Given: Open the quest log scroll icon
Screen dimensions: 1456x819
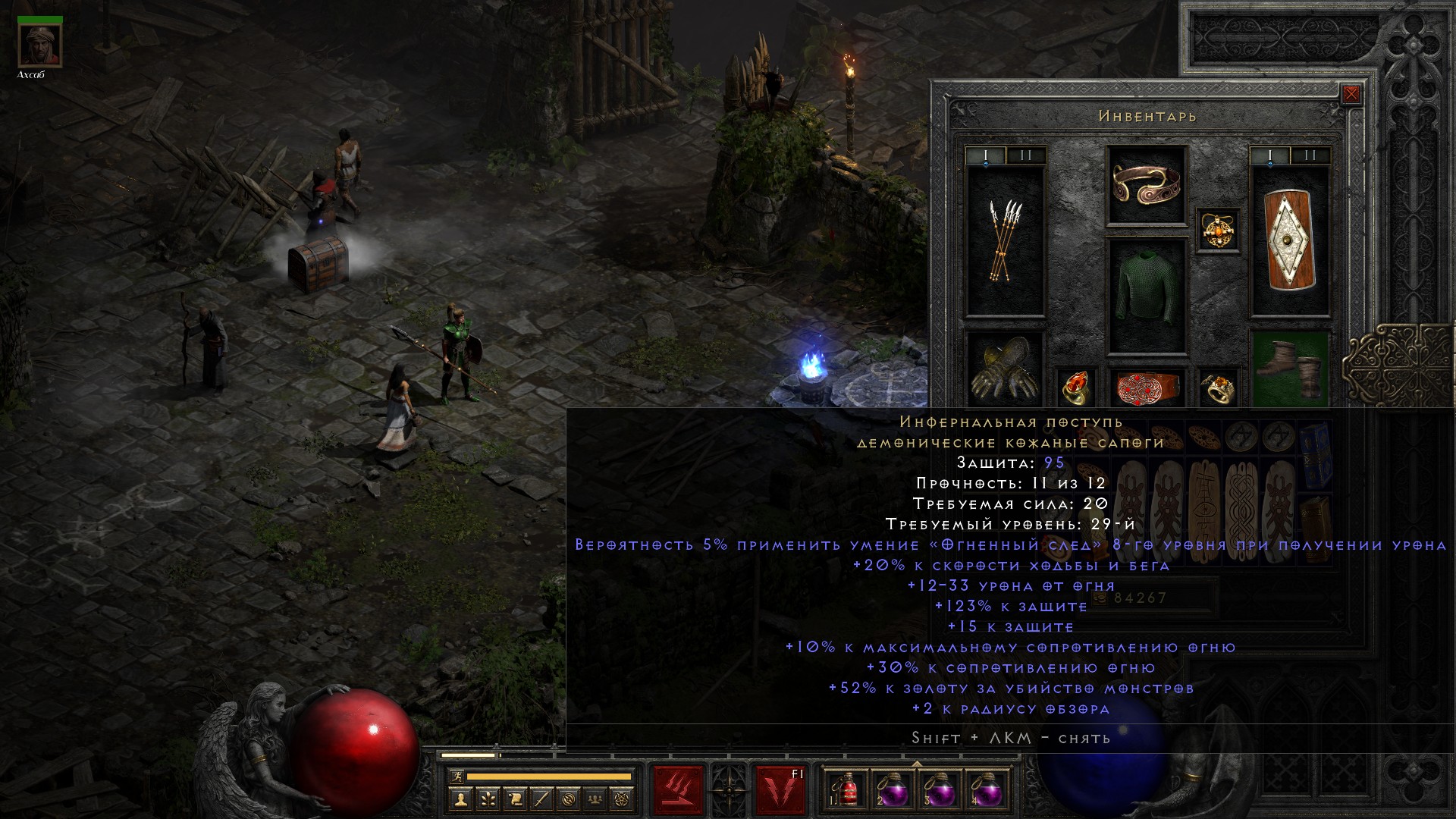Looking at the screenshot, I should 515,799.
